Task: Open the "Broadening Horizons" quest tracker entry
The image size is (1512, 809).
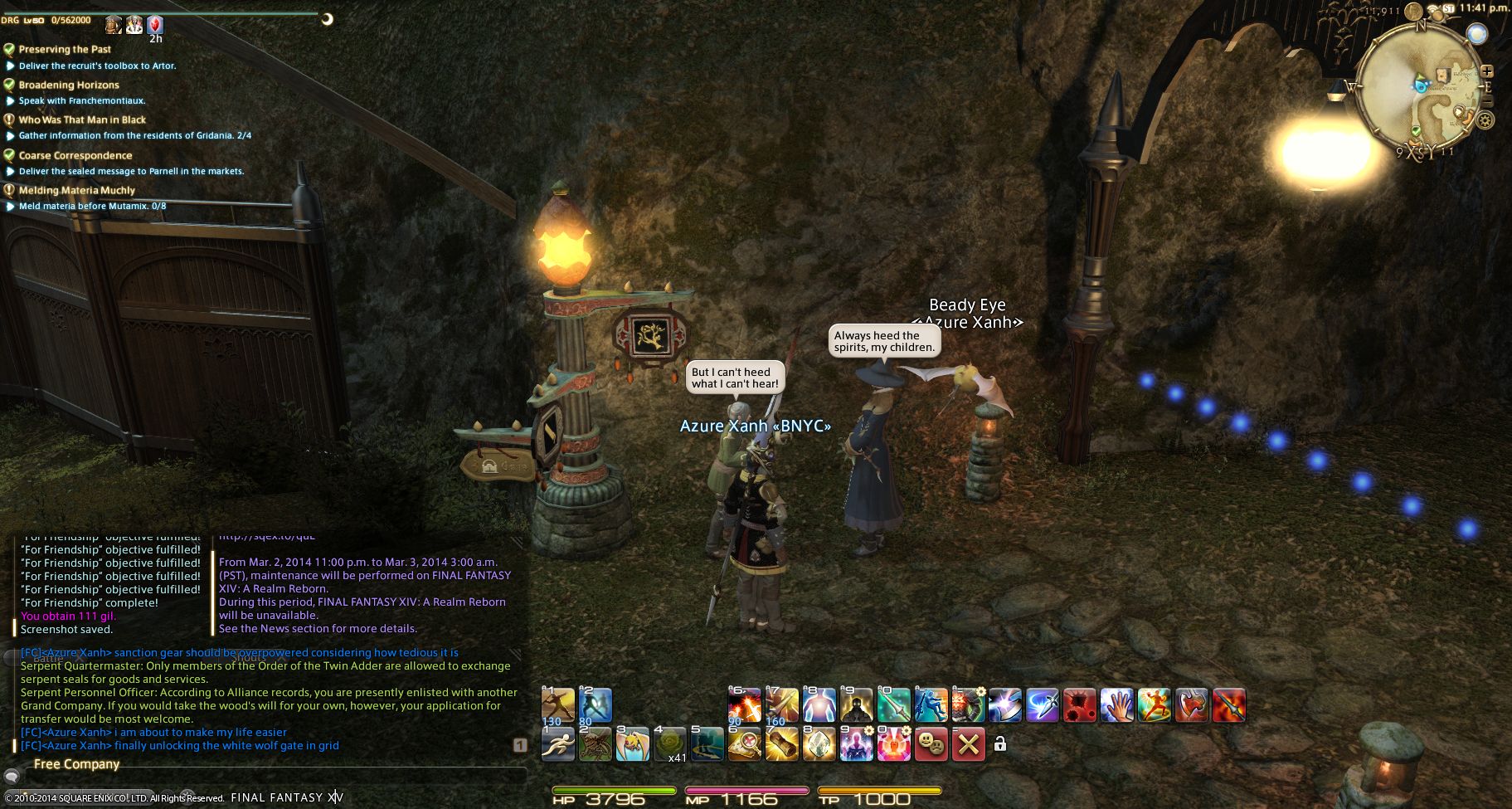Action: click(69, 85)
